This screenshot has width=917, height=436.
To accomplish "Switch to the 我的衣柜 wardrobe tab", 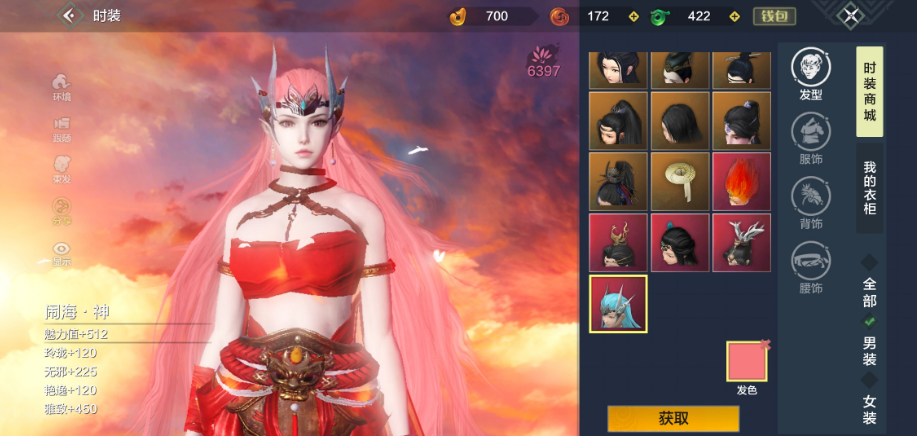I will click(x=869, y=189).
